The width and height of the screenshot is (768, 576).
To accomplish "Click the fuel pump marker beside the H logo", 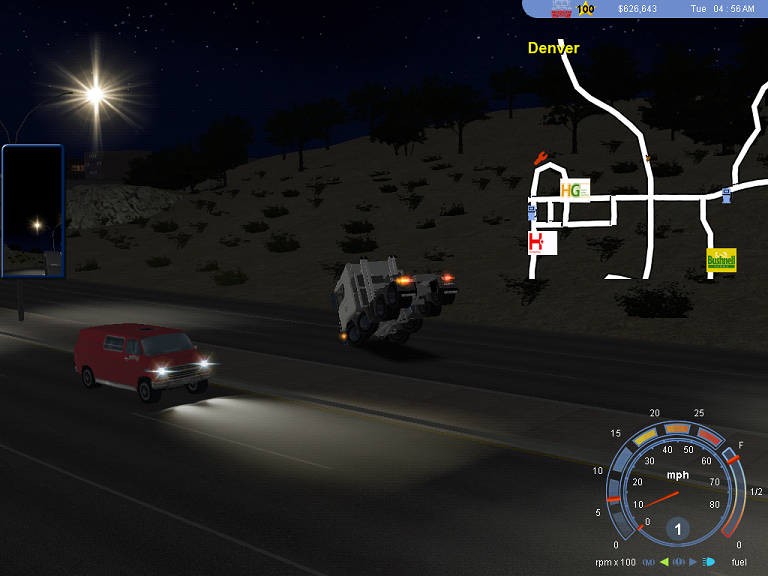I will [x=531, y=212].
